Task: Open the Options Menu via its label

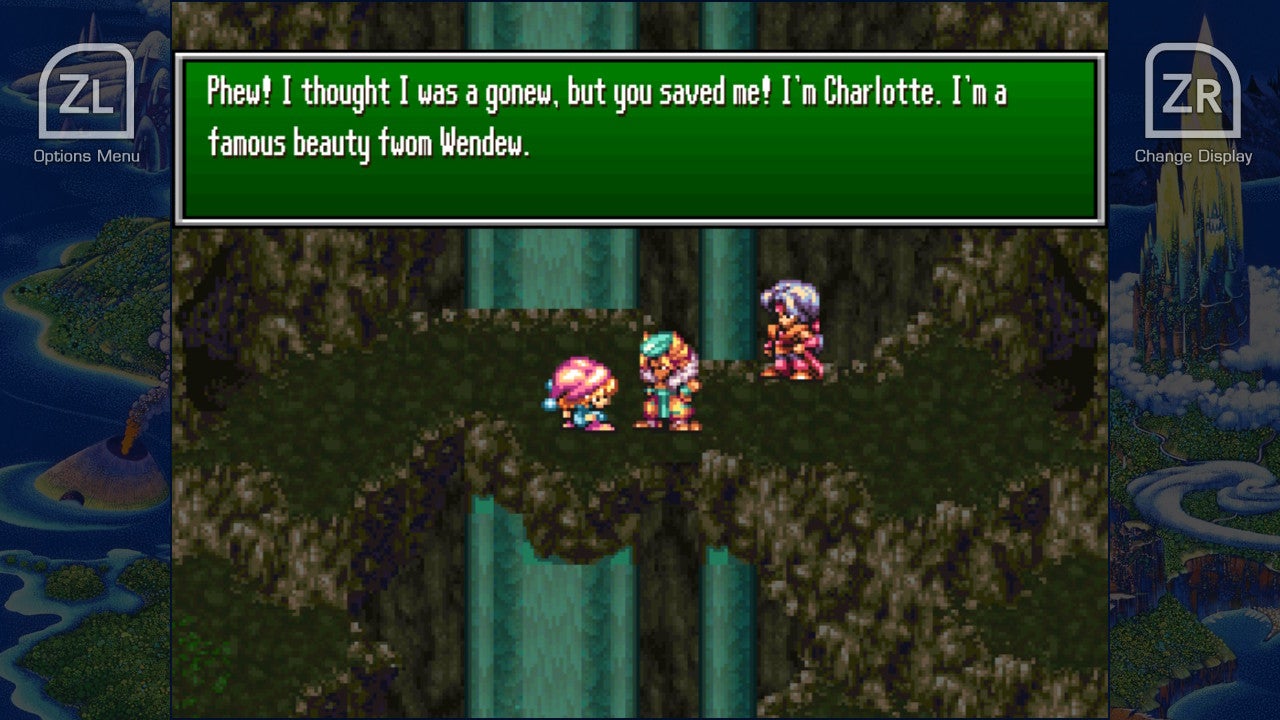Action: (85, 155)
